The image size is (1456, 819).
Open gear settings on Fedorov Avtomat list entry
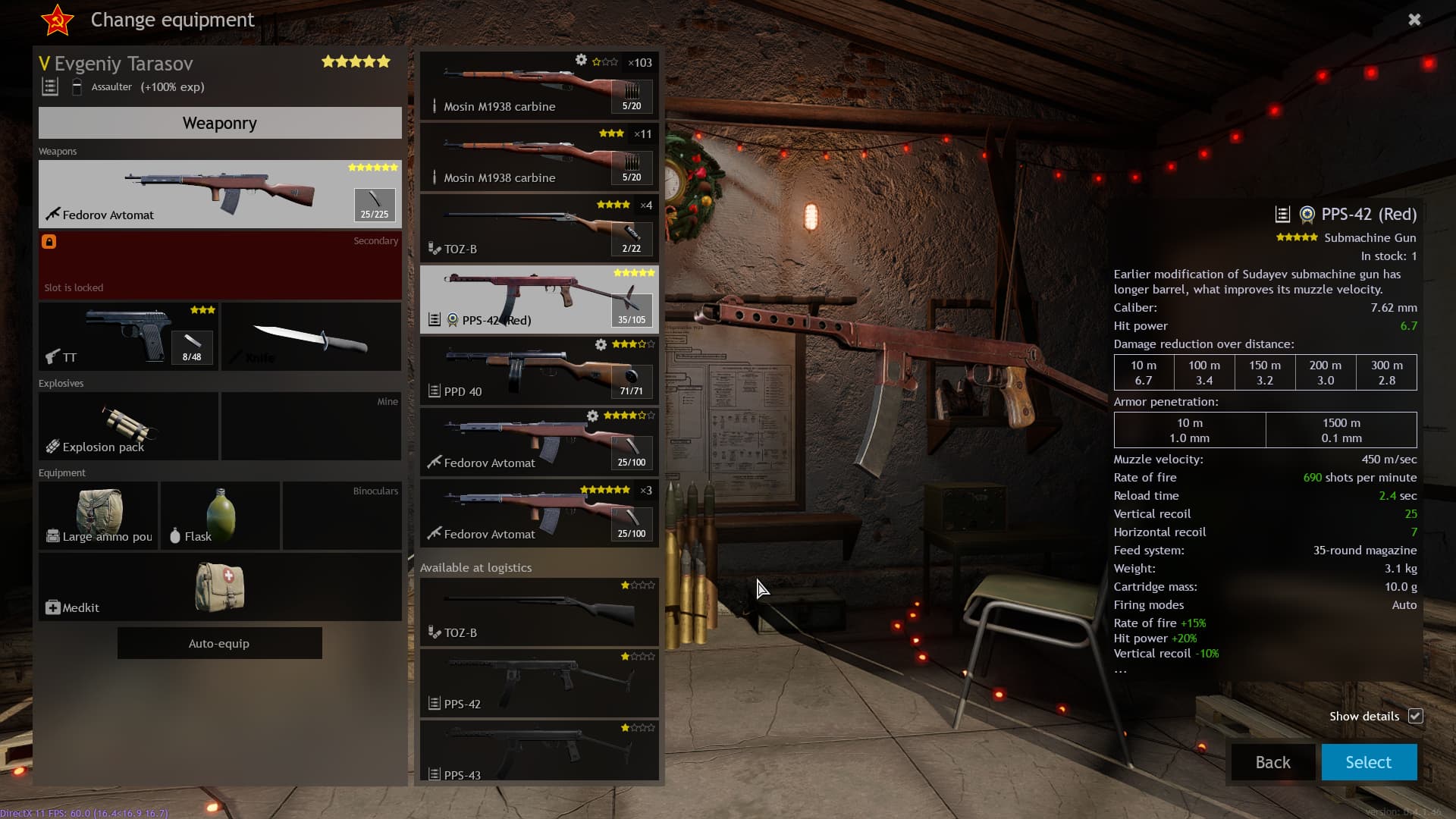[593, 416]
